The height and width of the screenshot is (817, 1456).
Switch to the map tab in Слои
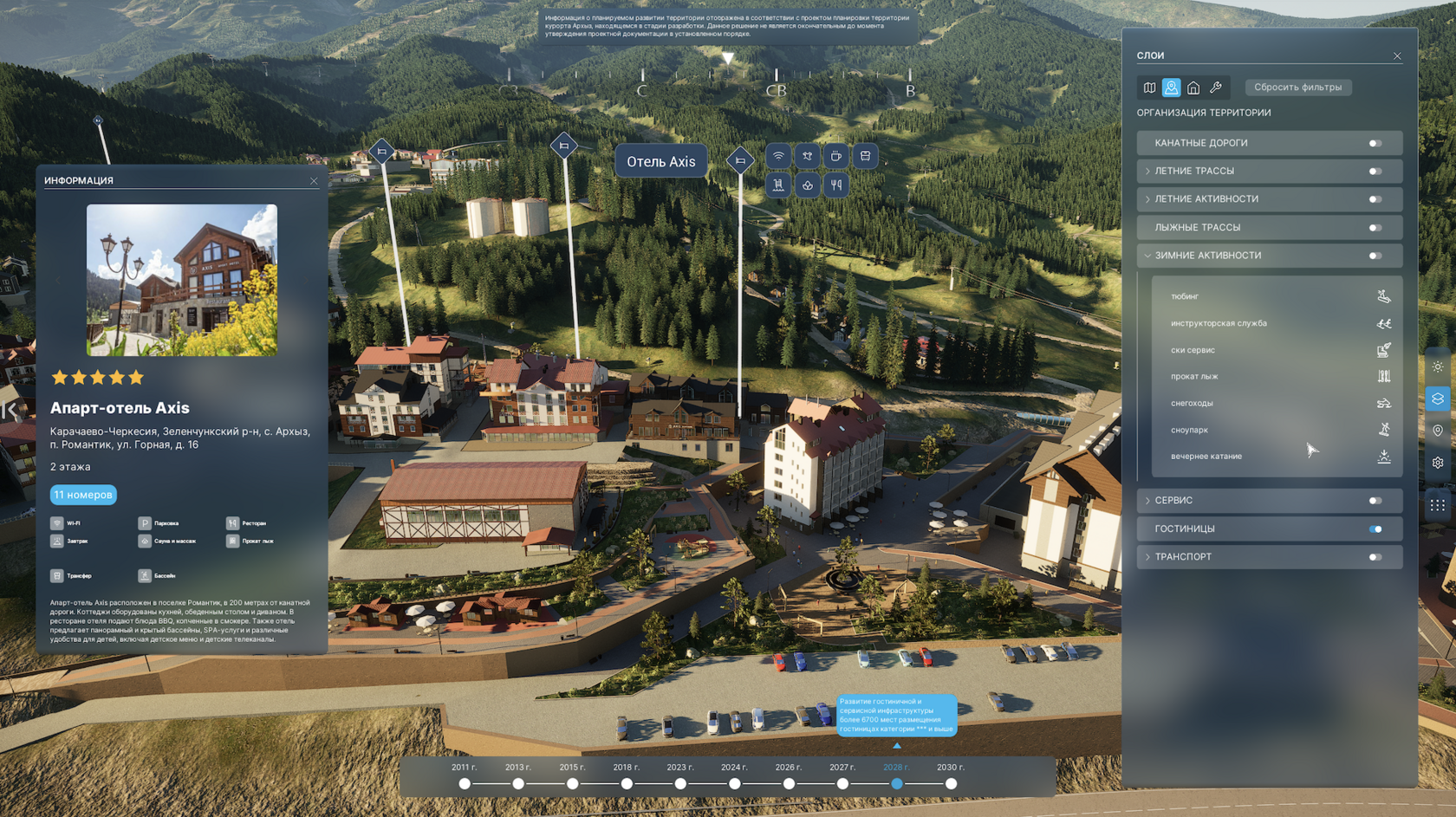click(1149, 88)
